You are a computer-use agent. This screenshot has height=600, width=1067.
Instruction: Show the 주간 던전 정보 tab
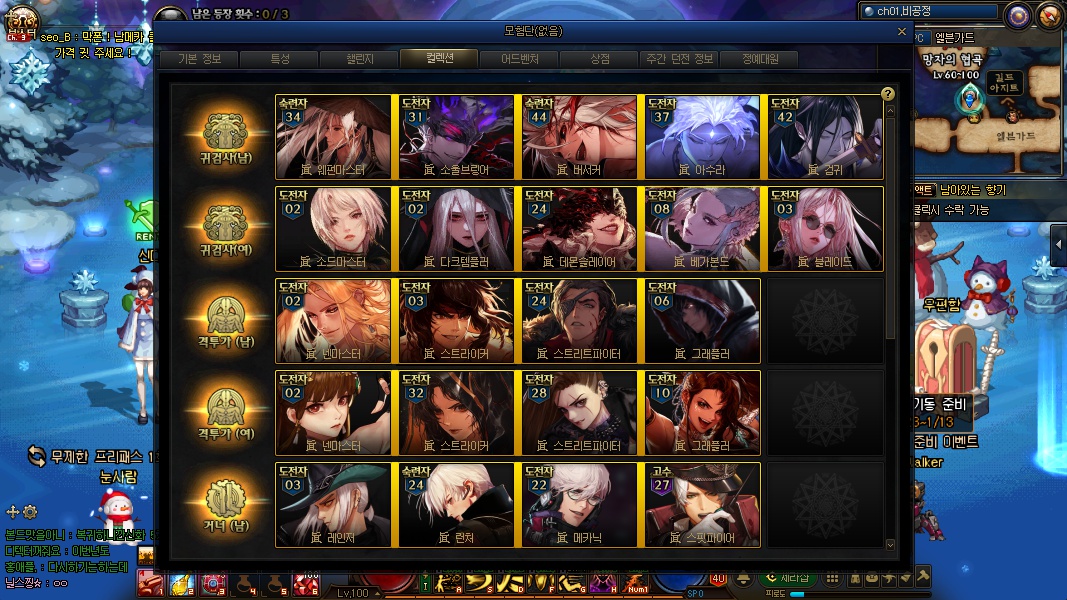tap(680, 59)
